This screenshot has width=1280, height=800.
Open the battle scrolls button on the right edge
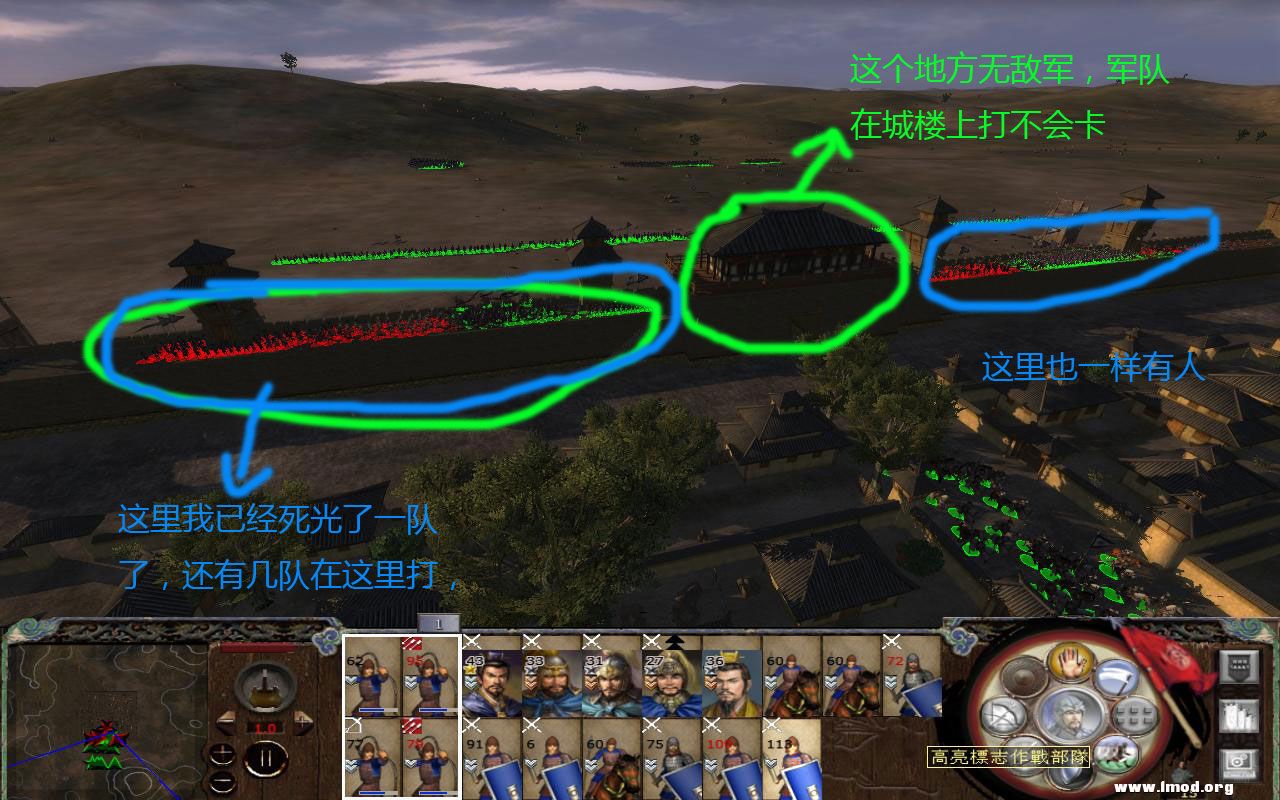coord(1240,716)
